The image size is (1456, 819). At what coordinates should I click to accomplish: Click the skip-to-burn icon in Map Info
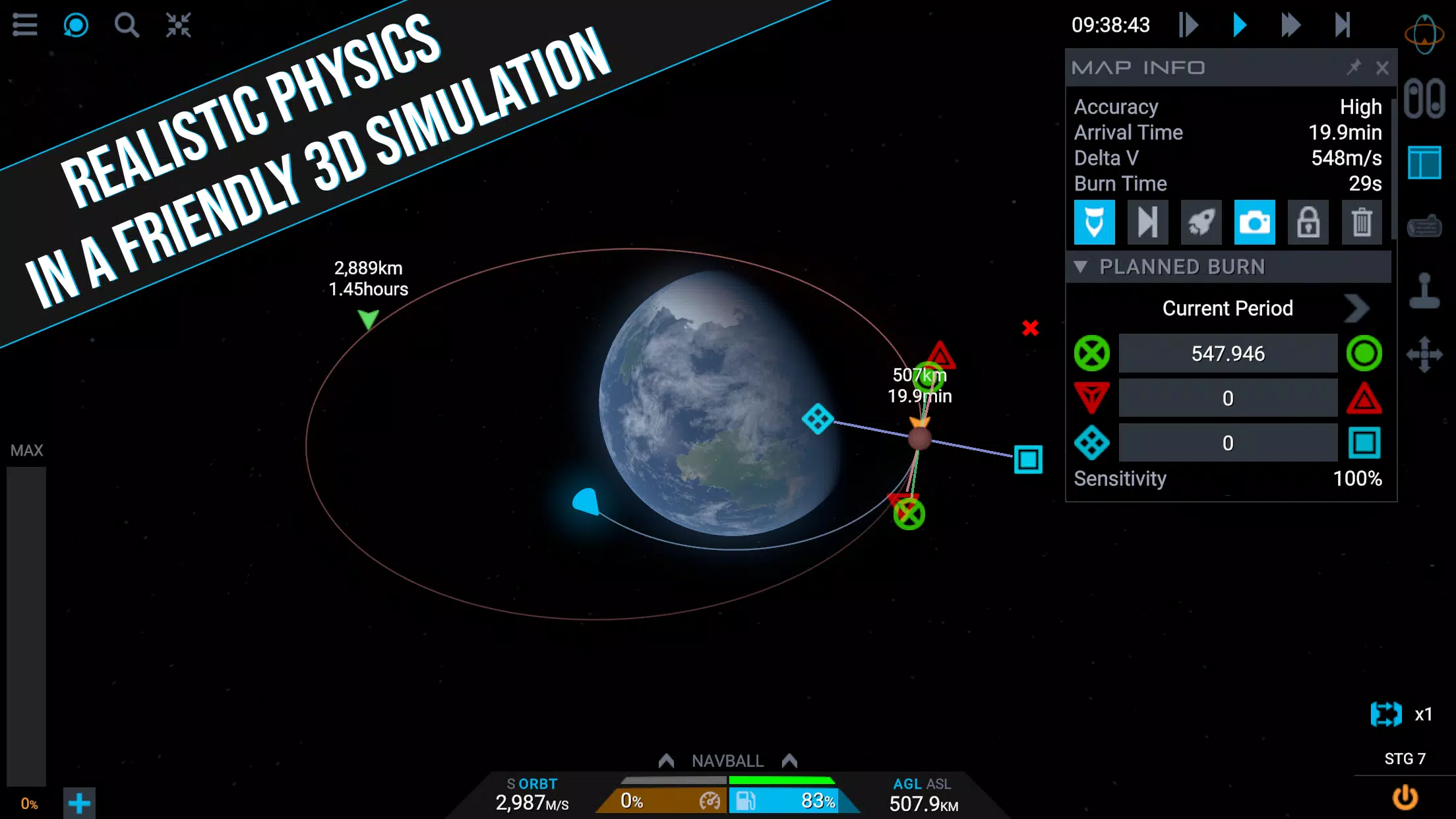point(1147,222)
